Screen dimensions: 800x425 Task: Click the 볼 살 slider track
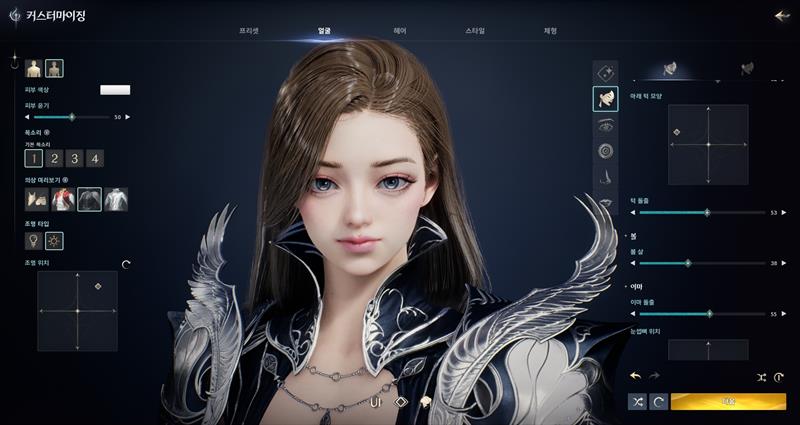point(705,263)
